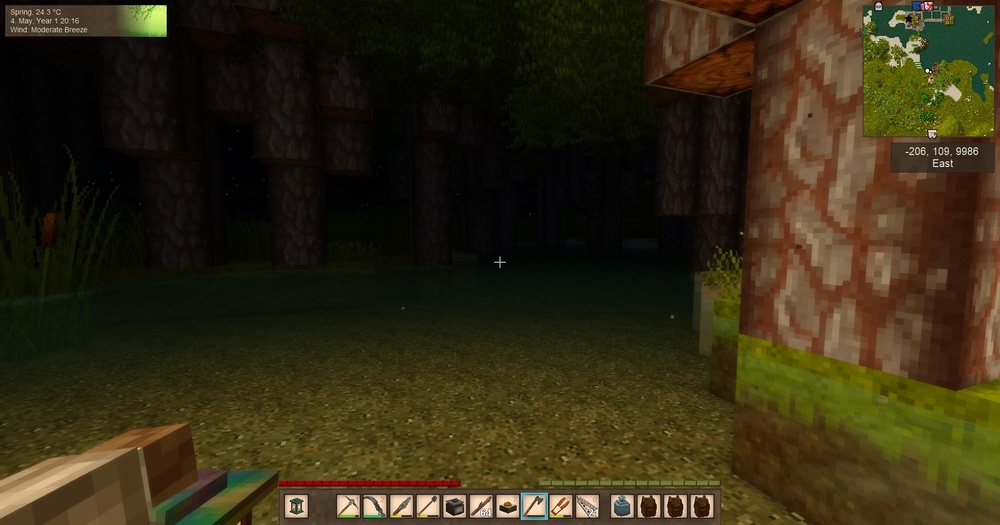Select the scythe slot in the hotbar

tap(374, 507)
